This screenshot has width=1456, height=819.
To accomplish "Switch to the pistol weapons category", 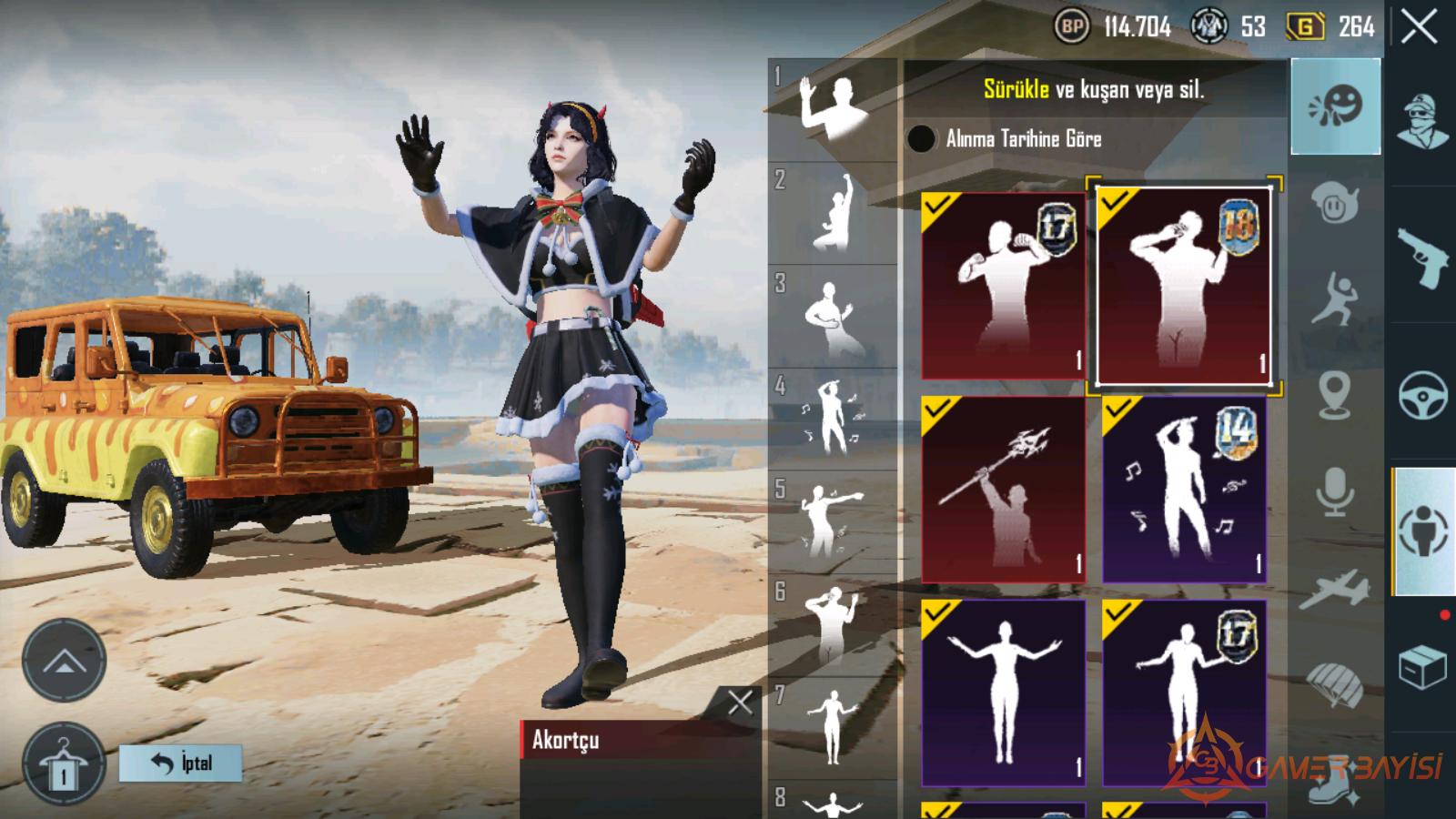I will pyautogui.click(x=1422, y=256).
